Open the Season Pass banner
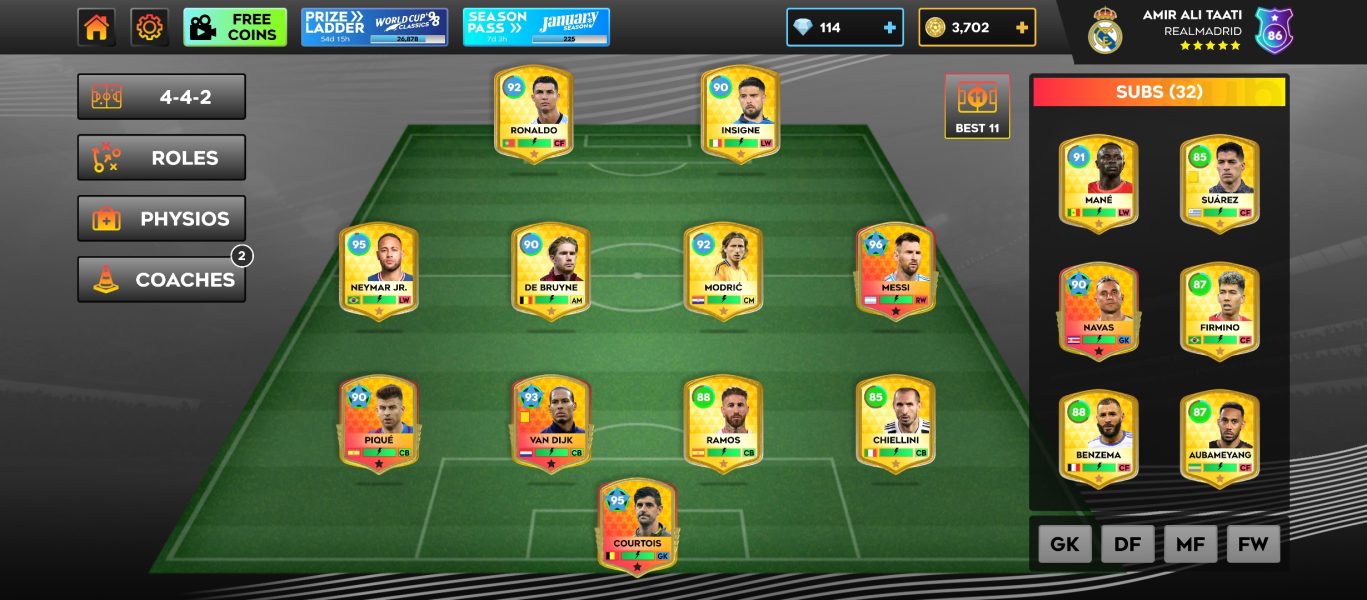Viewport: 1367px width, 600px height. (x=536, y=28)
